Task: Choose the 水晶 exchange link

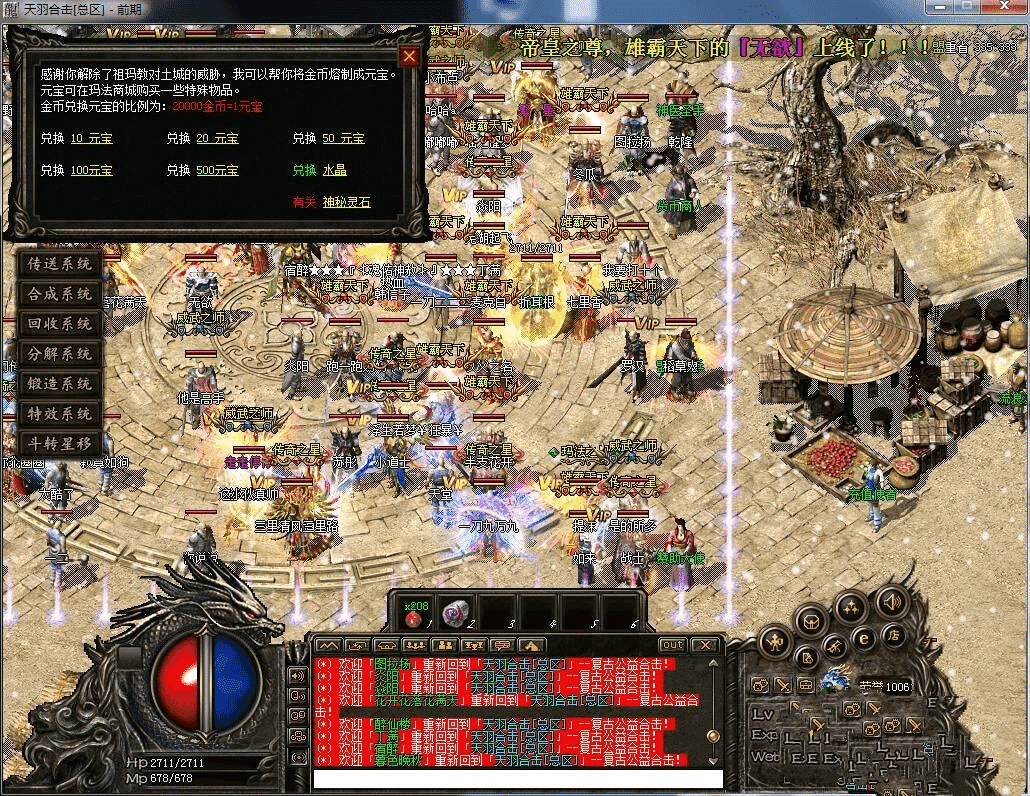Action: click(334, 171)
